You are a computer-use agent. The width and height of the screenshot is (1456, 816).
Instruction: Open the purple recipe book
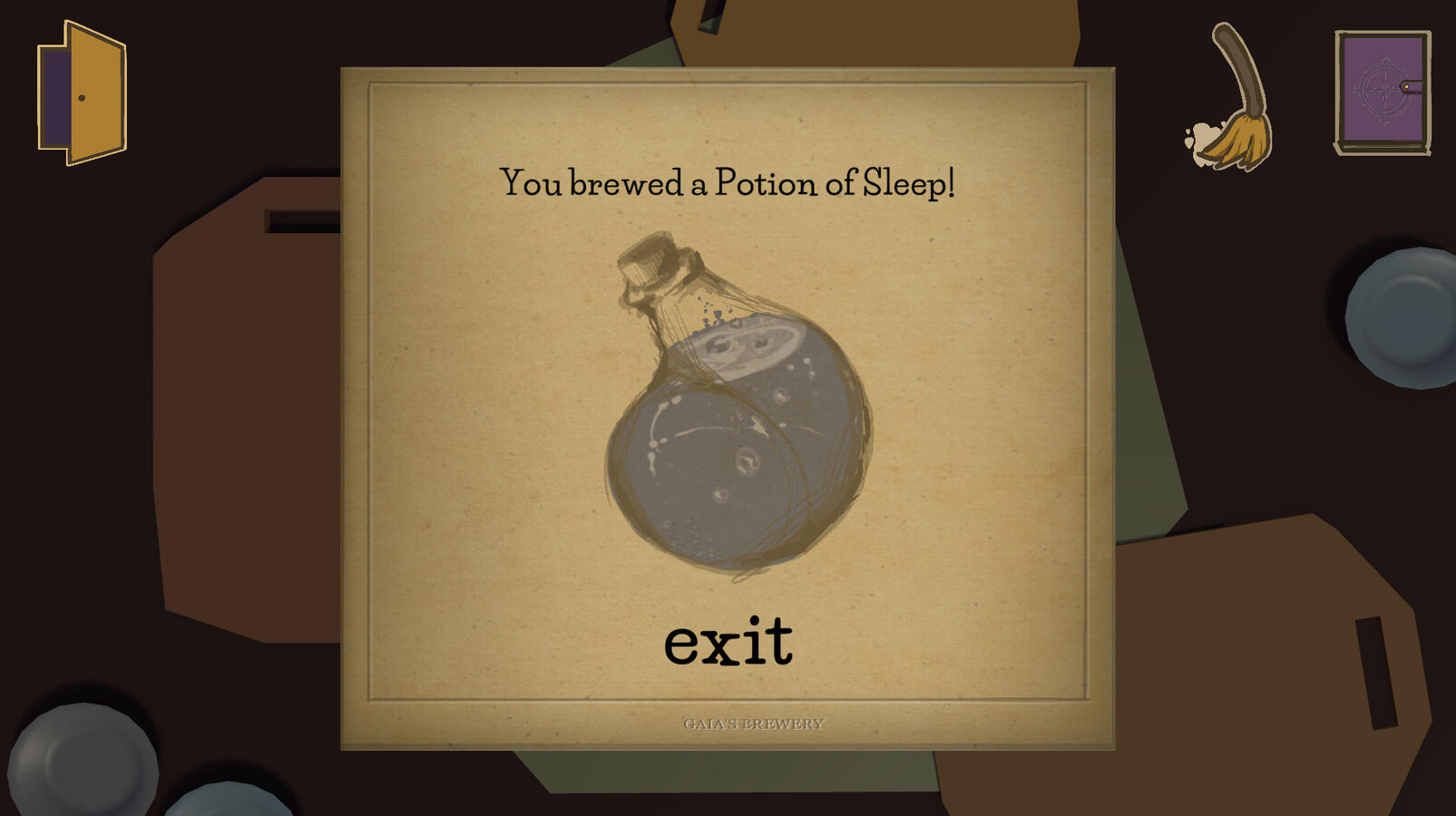point(1379,91)
